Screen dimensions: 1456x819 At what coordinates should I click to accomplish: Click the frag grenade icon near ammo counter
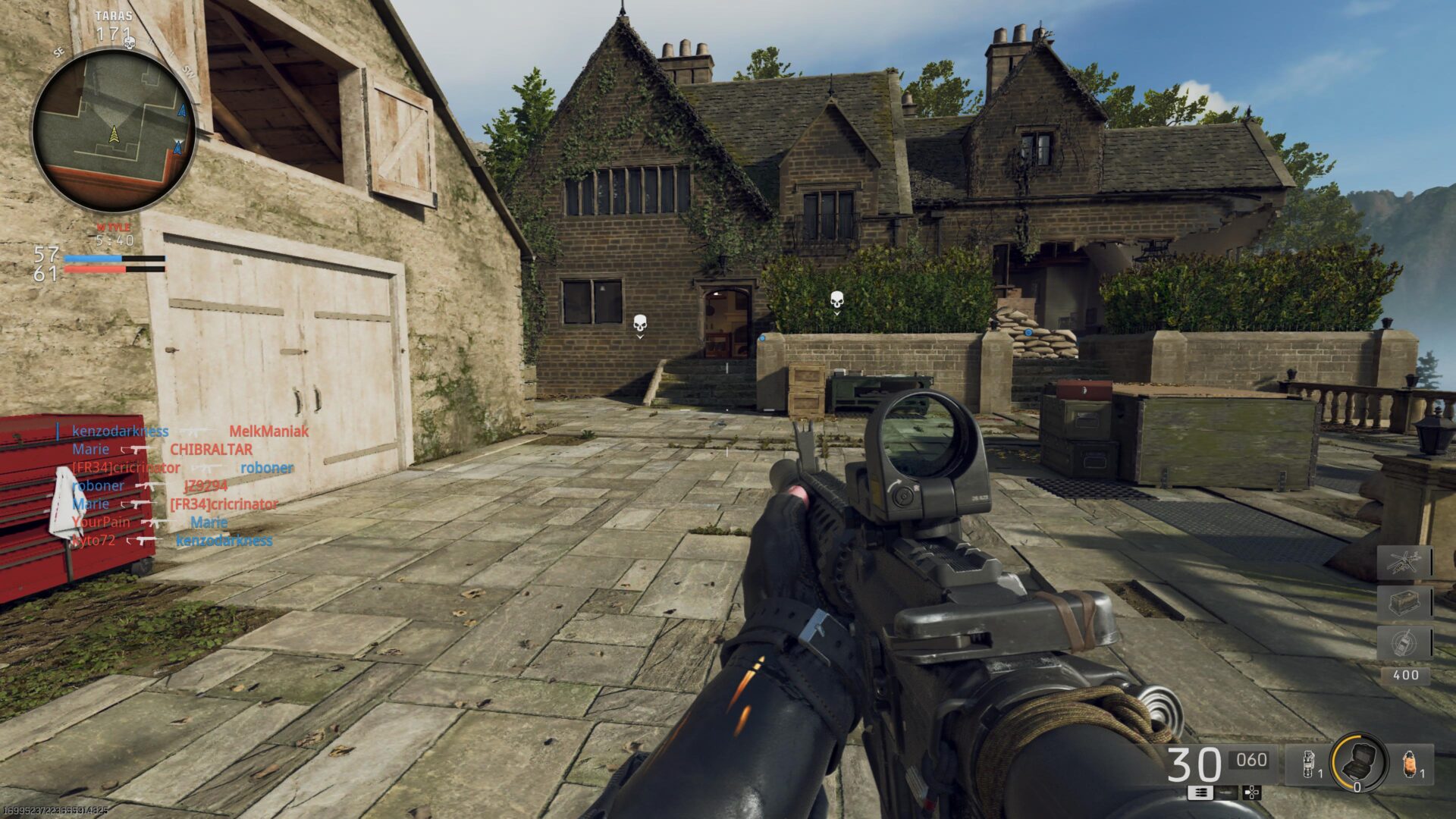(x=1307, y=763)
